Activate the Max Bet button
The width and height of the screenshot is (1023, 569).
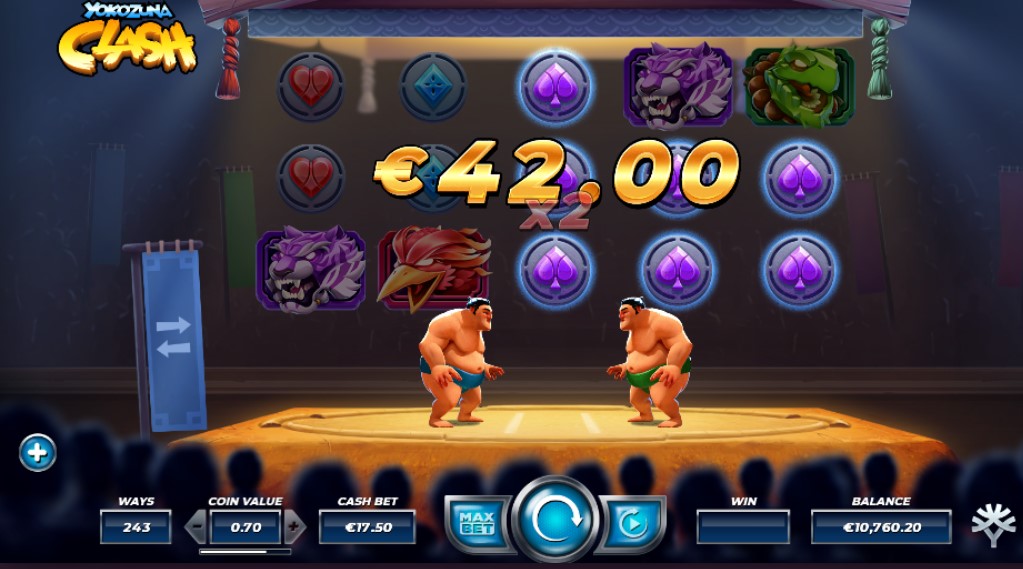tap(477, 522)
